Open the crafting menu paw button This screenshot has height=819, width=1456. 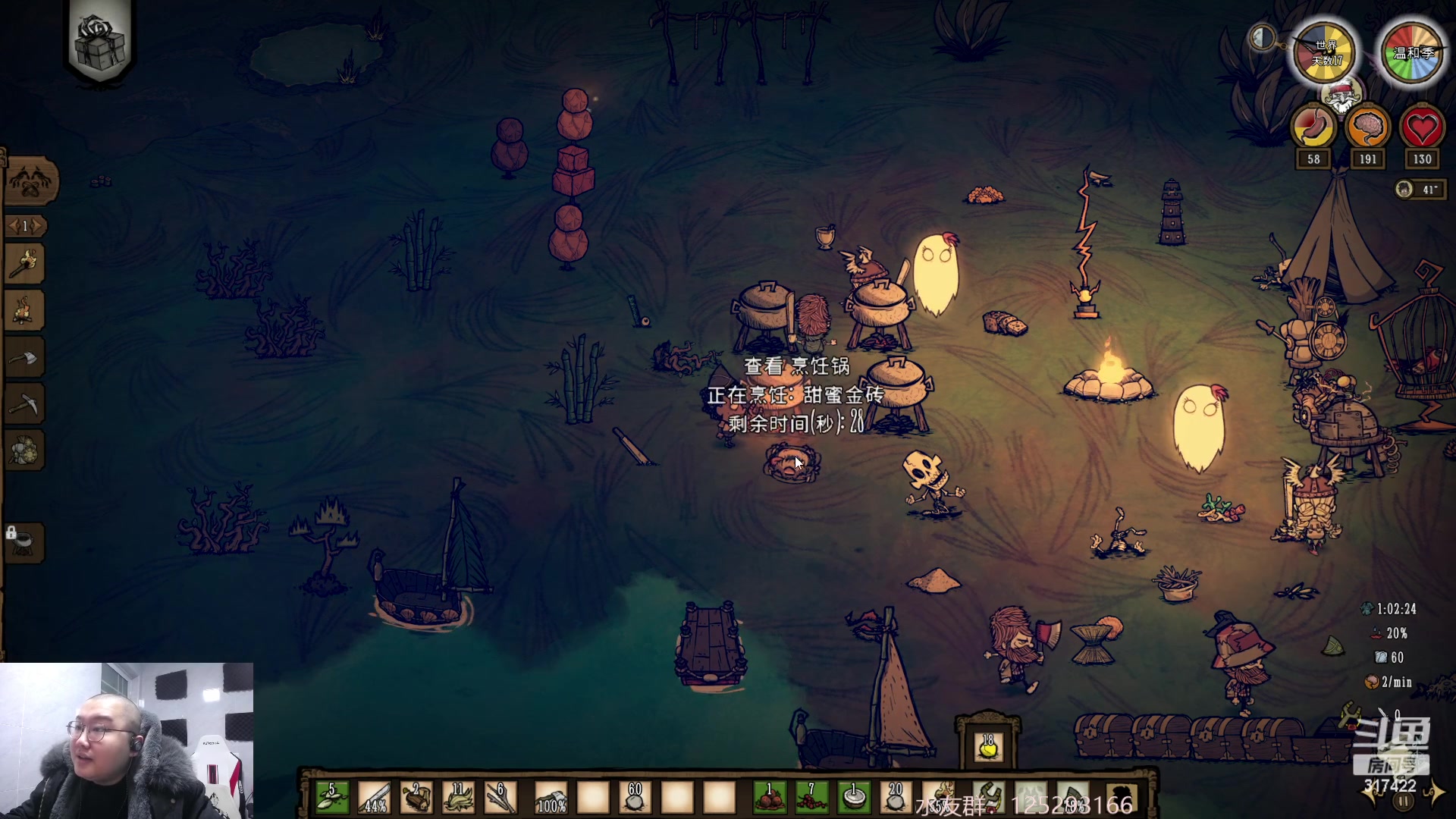tap(30, 182)
